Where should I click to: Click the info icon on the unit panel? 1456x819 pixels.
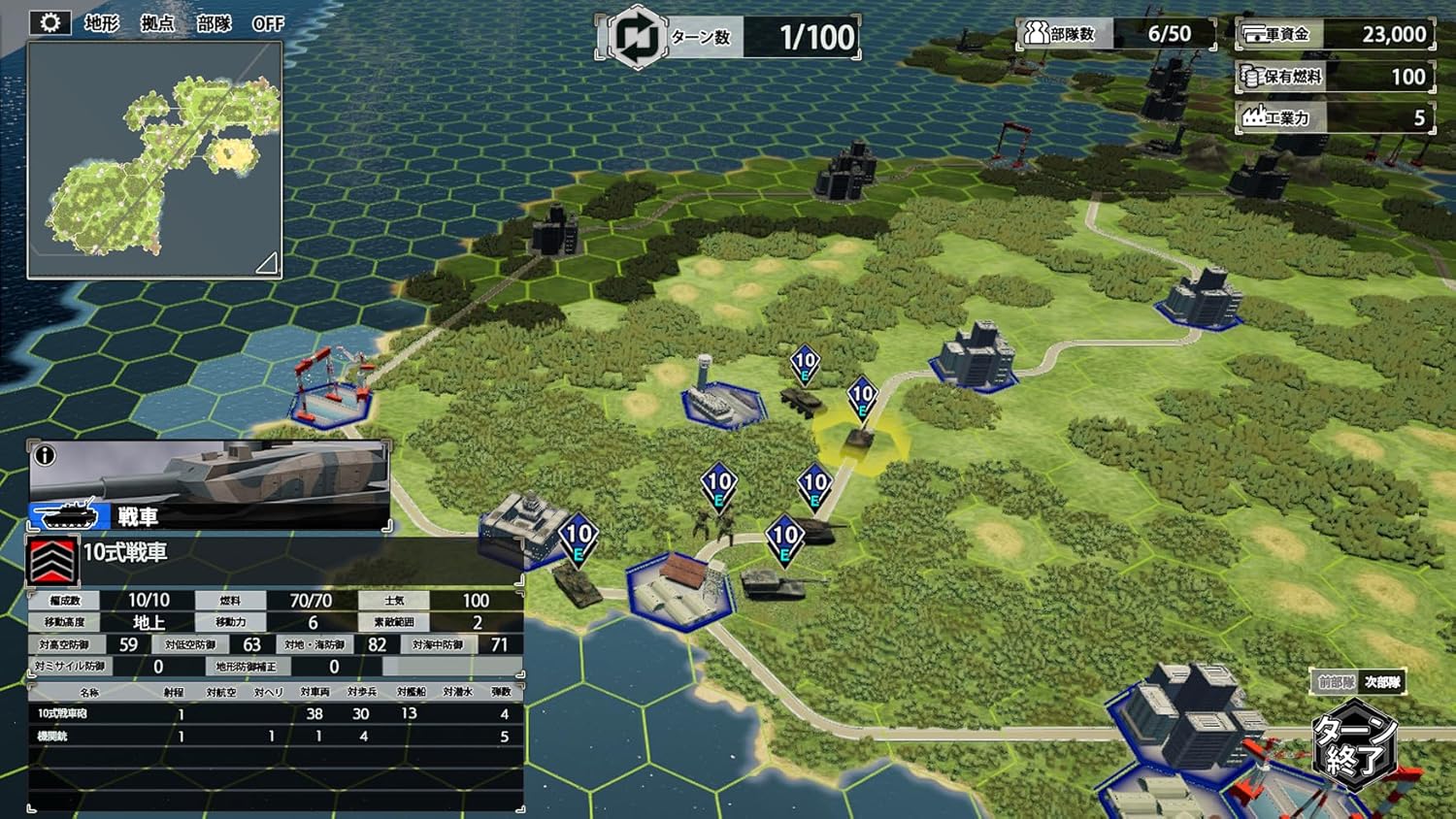46,455
